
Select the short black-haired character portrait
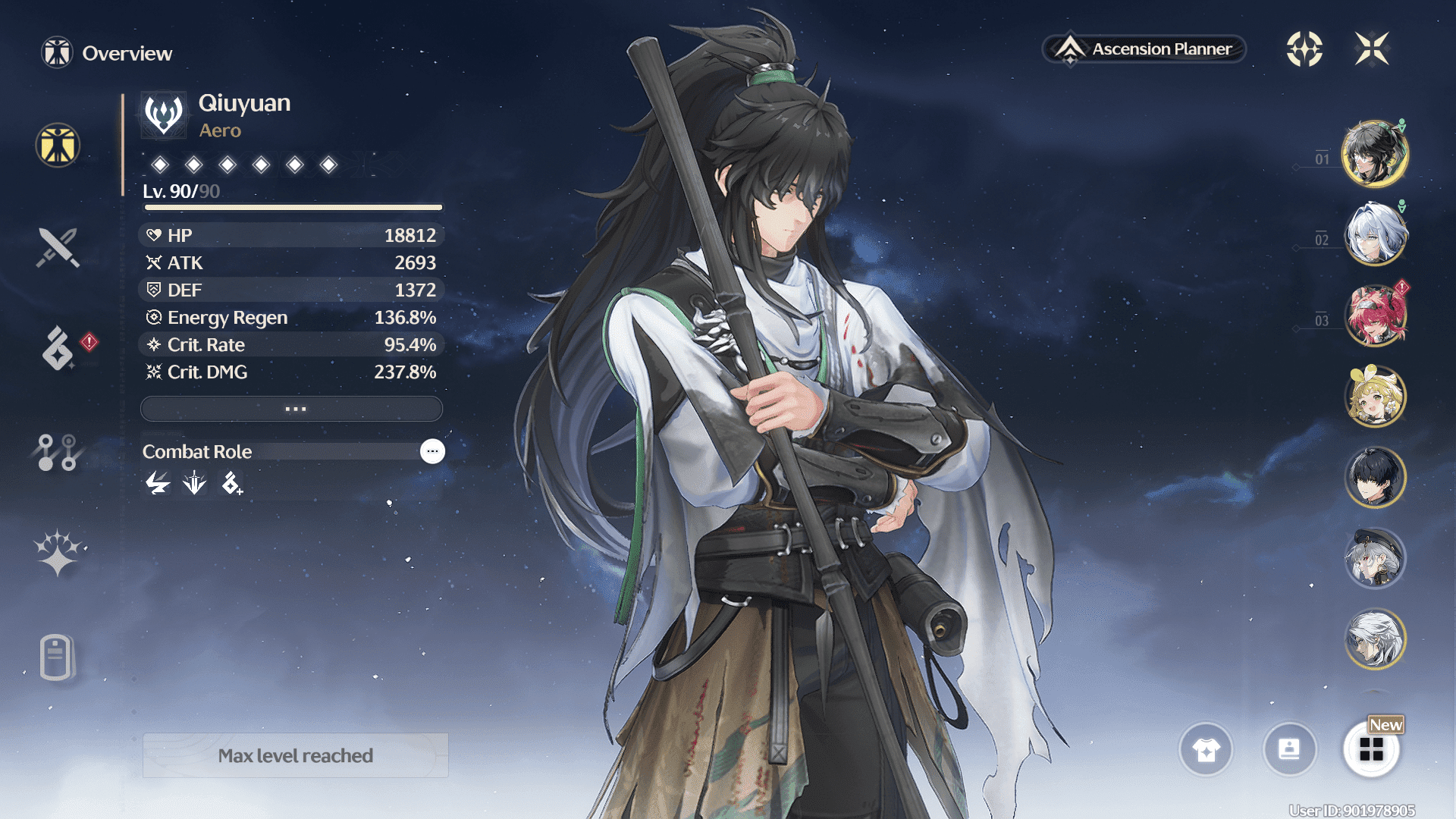tap(1374, 477)
